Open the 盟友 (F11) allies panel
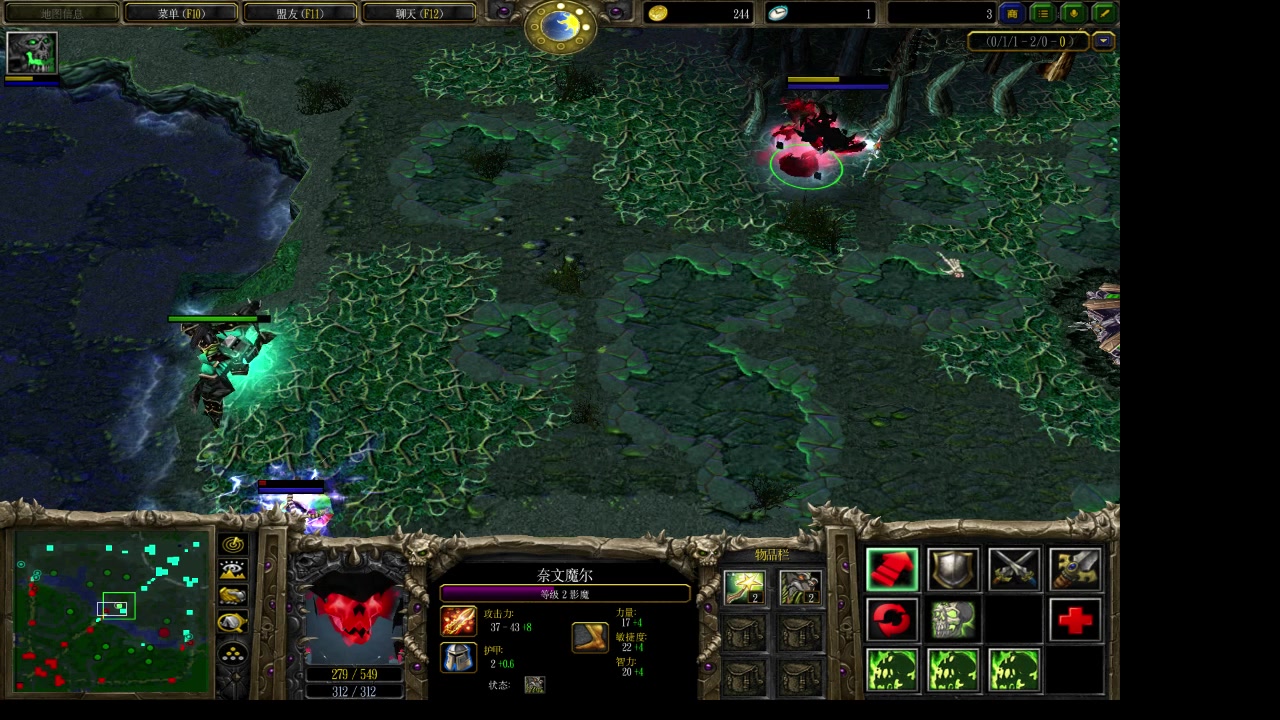This screenshot has height=720, width=1280. click(x=300, y=14)
